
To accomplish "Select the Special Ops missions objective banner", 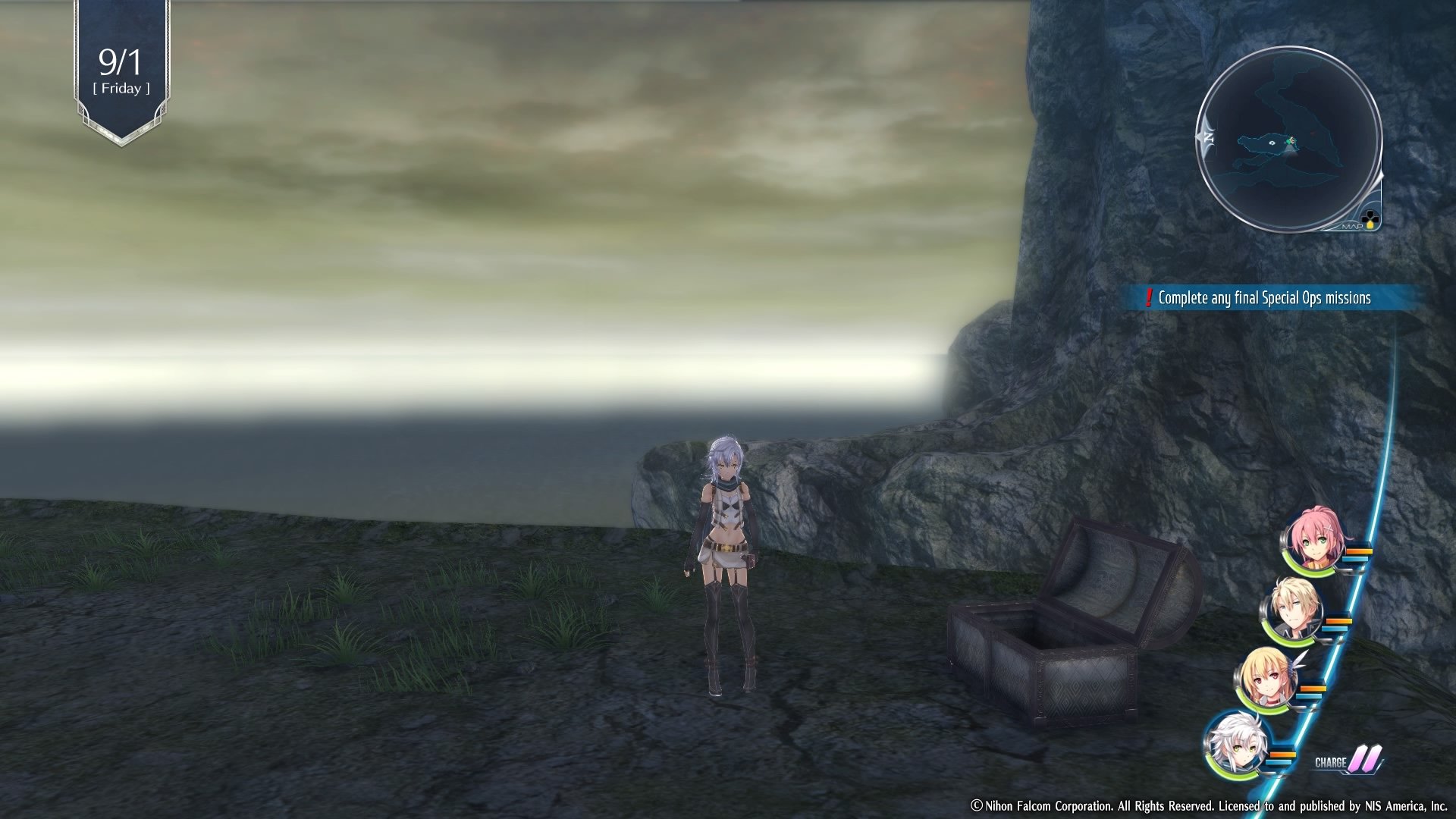I will tap(1263, 298).
